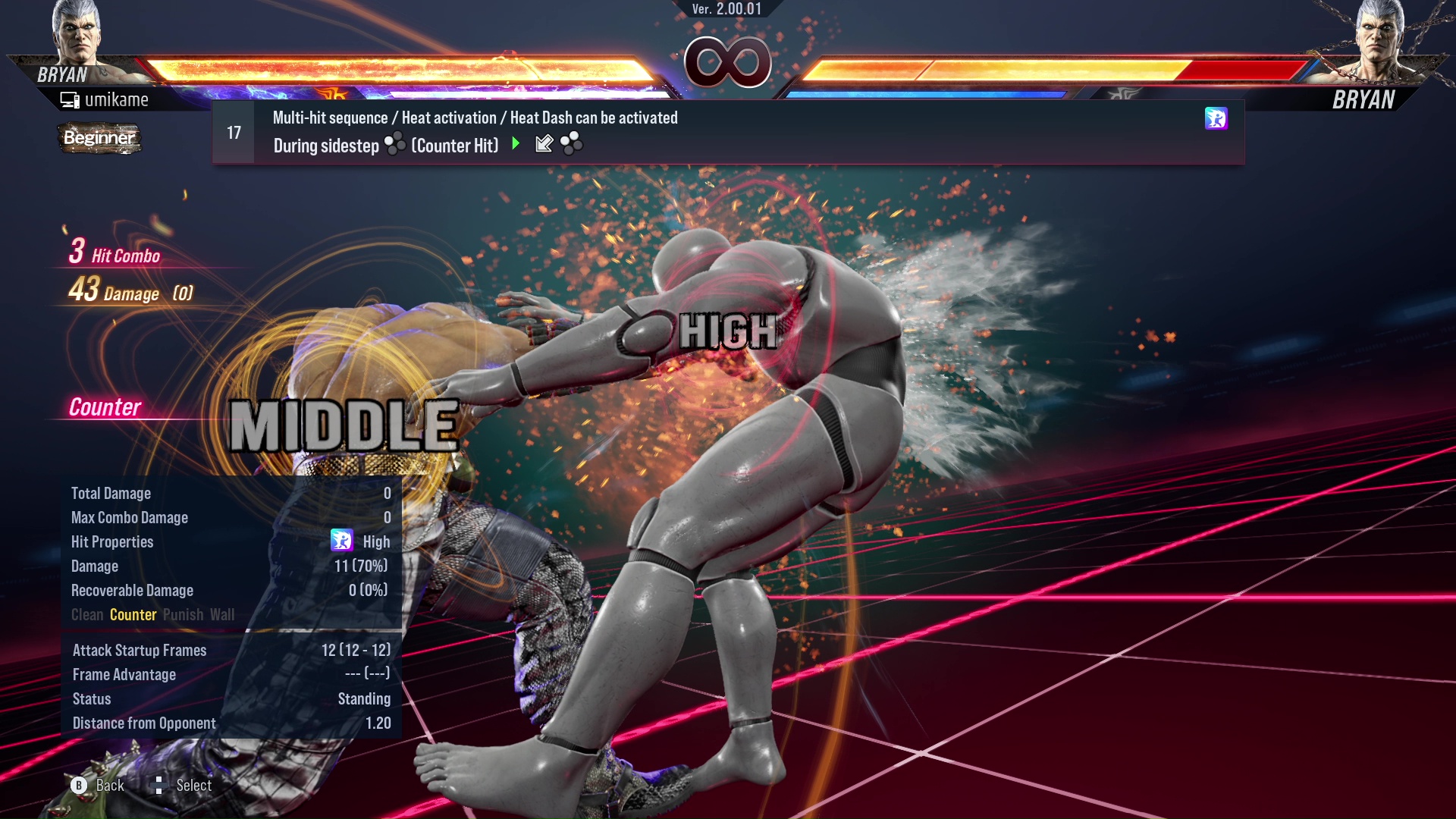
Task: Click the Select prompt at the bottom
Action: pos(194,785)
